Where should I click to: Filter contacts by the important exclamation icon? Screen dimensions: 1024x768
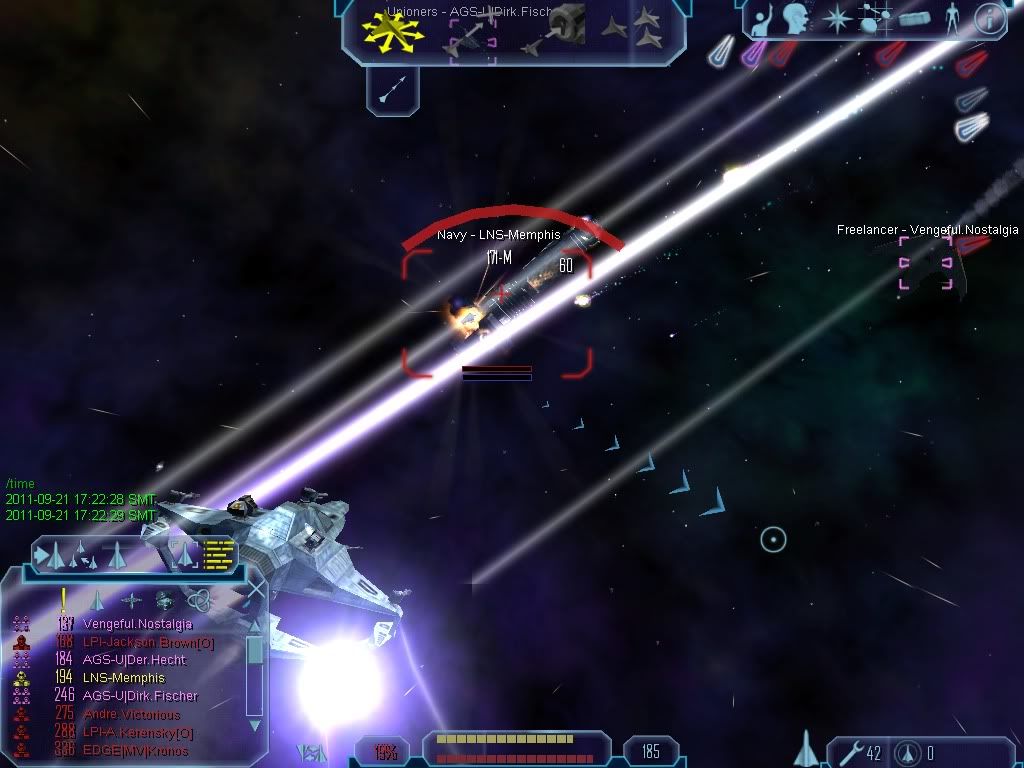(64, 600)
